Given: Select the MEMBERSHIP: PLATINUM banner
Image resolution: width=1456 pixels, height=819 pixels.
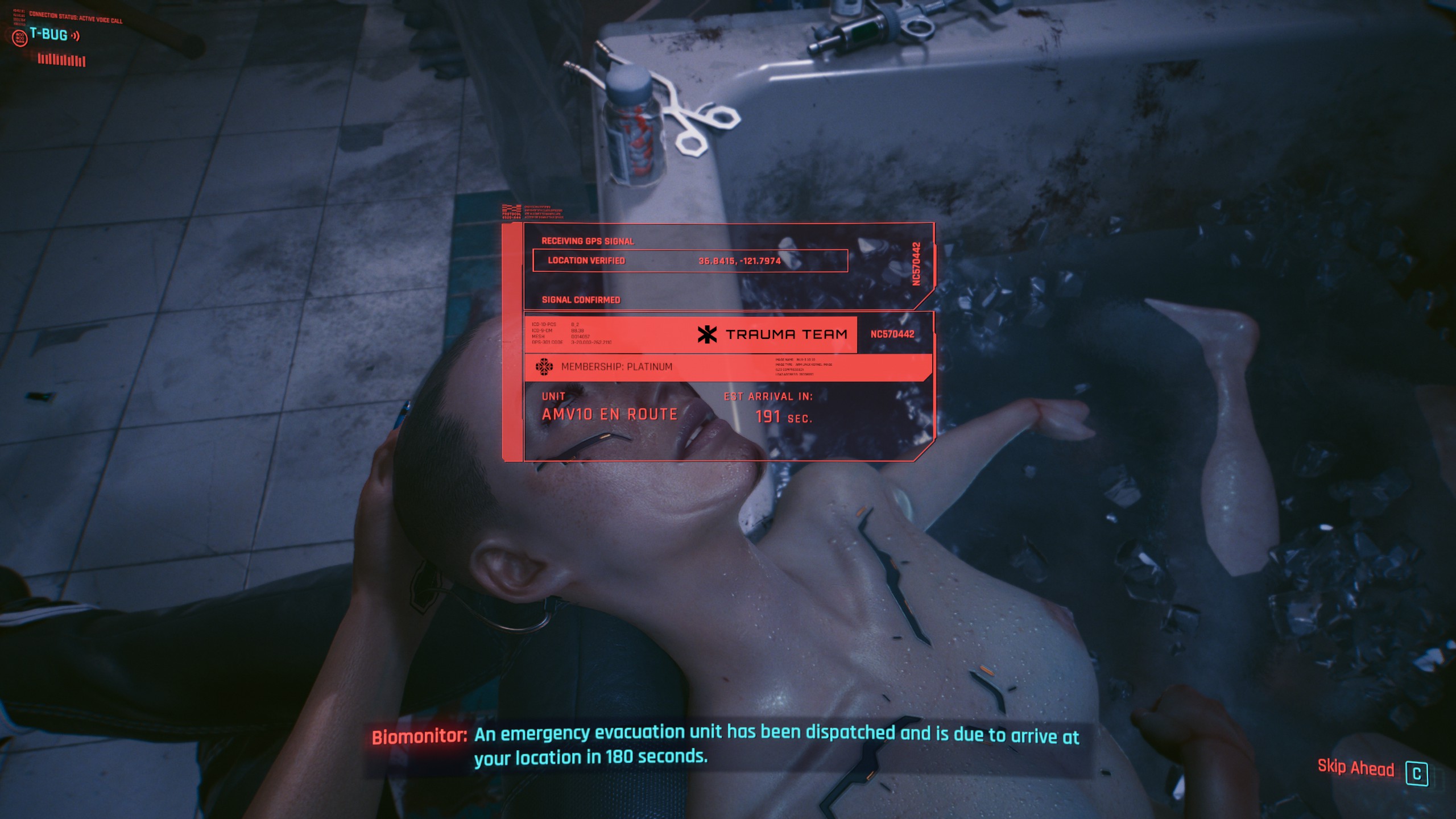Looking at the screenshot, I should coord(616,367).
